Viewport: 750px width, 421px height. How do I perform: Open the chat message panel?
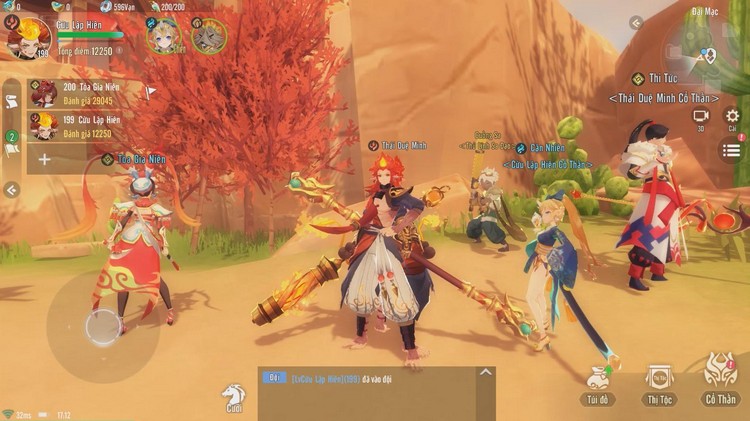click(x=370, y=393)
